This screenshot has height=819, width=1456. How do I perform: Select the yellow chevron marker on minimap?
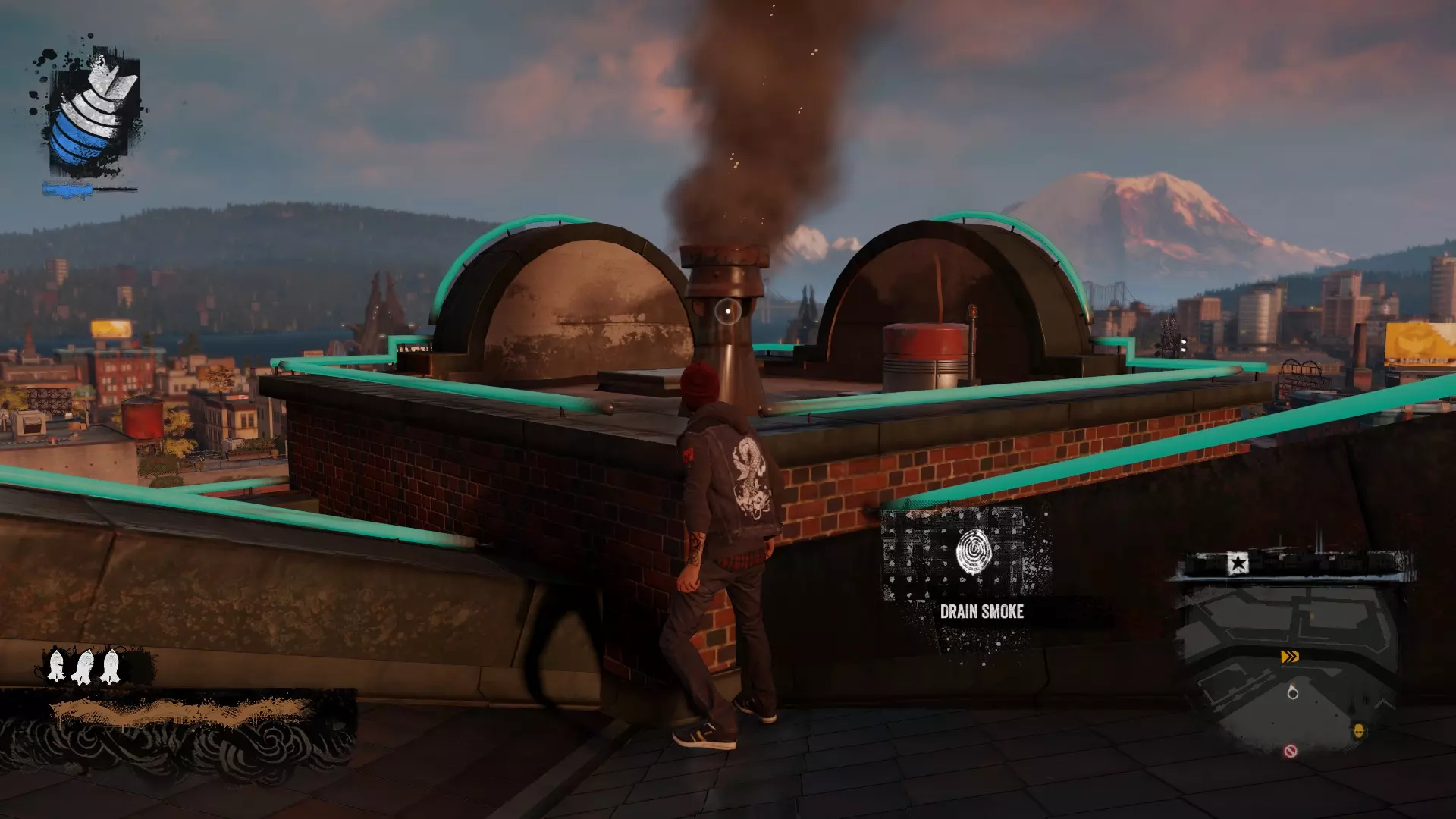pyautogui.click(x=1290, y=657)
